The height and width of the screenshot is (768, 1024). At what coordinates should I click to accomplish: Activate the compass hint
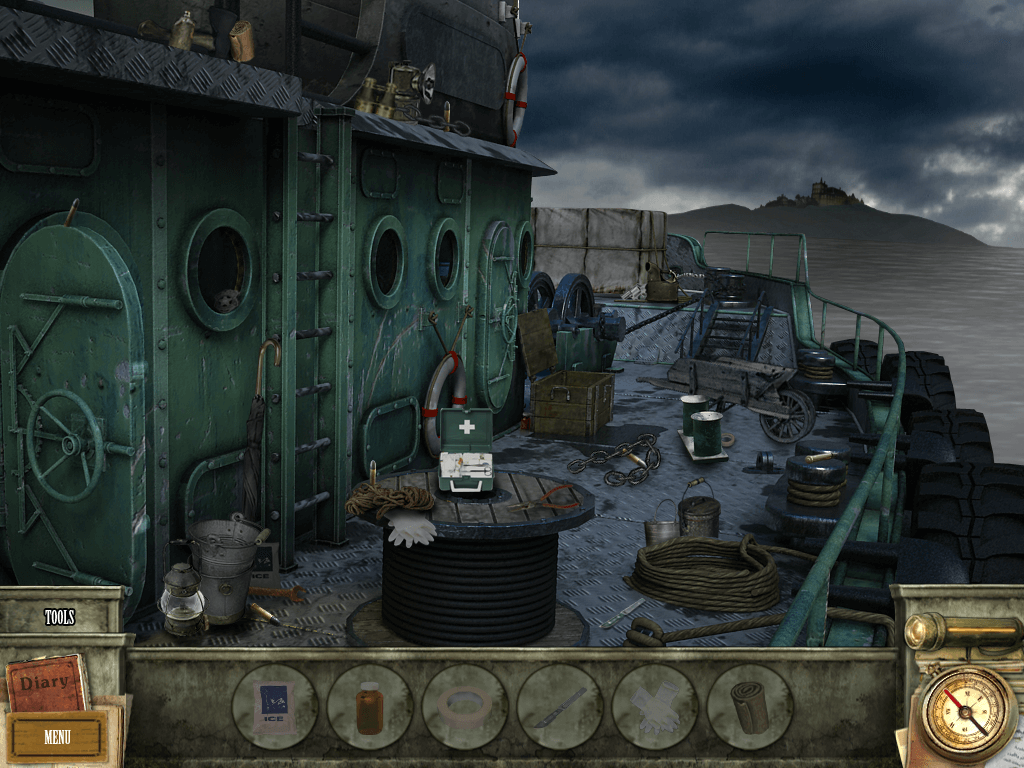pos(968,713)
